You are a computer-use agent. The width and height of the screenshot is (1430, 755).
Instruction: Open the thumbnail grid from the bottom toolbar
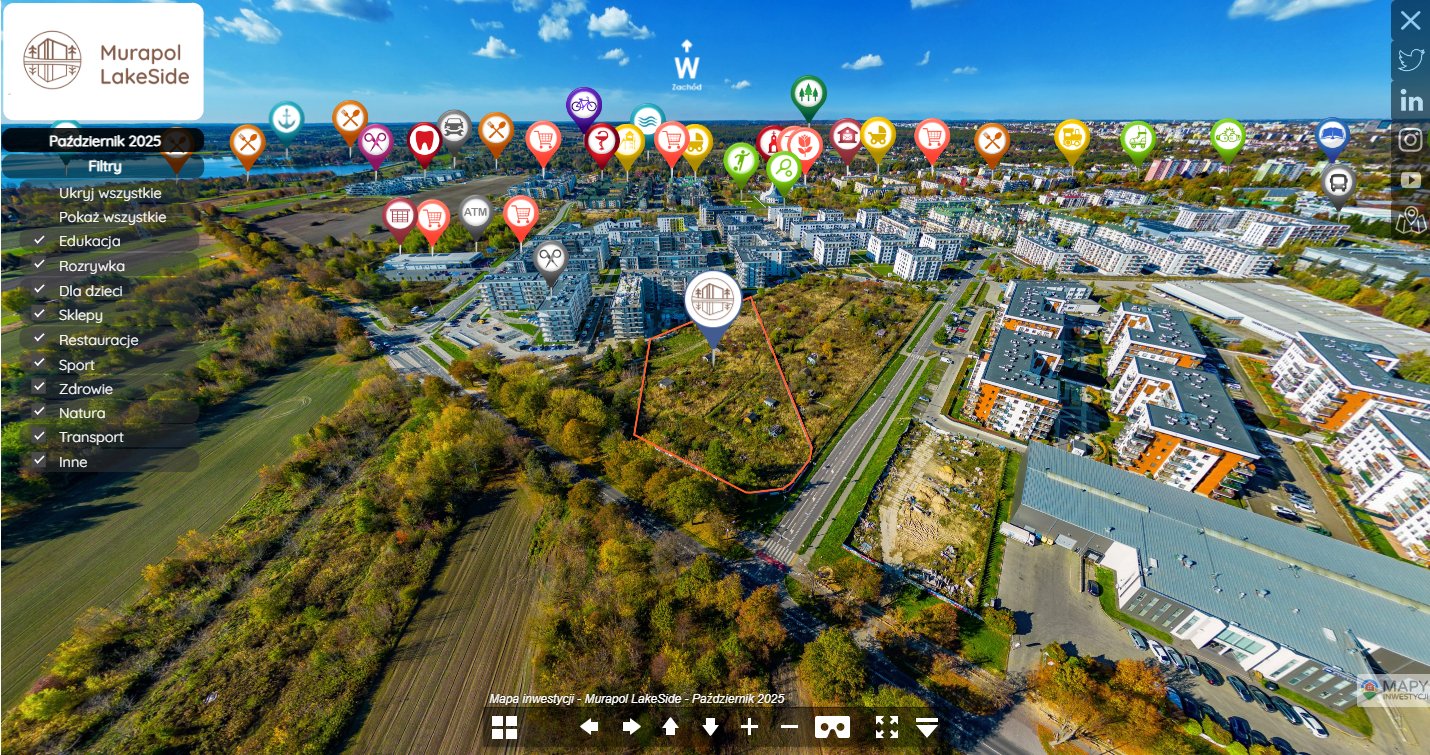coord(504,727)
